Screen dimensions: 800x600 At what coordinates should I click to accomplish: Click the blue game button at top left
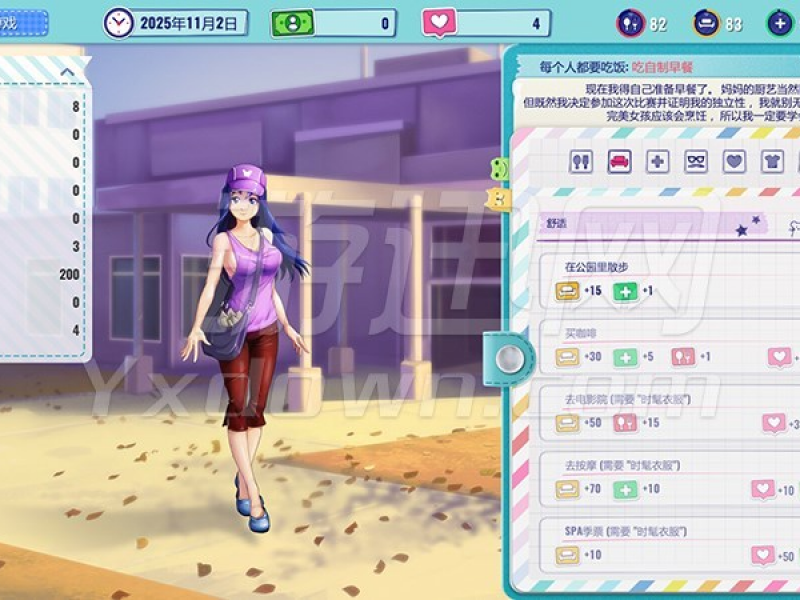(x=22, y=22)
